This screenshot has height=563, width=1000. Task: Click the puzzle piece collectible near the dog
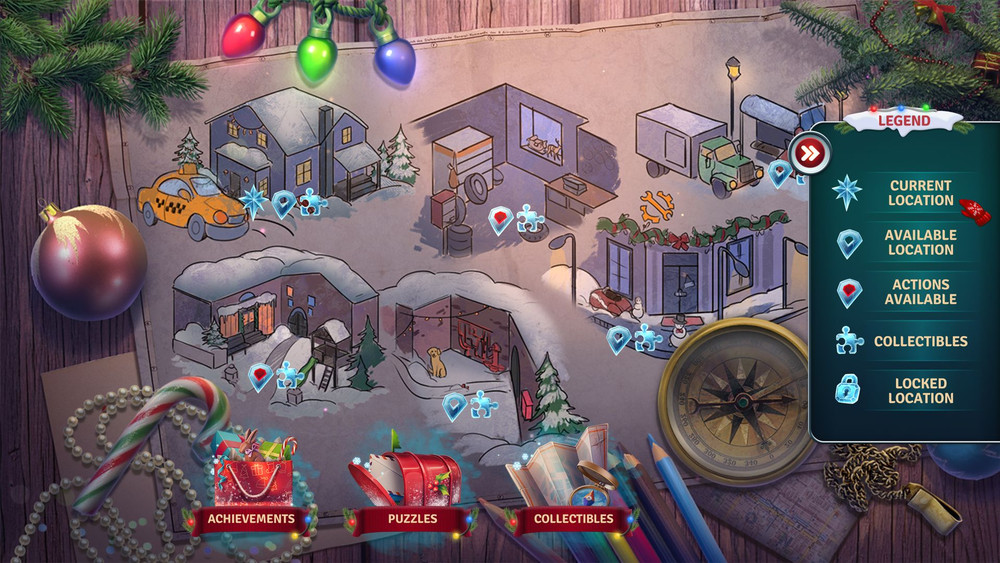tap(484, 404)
